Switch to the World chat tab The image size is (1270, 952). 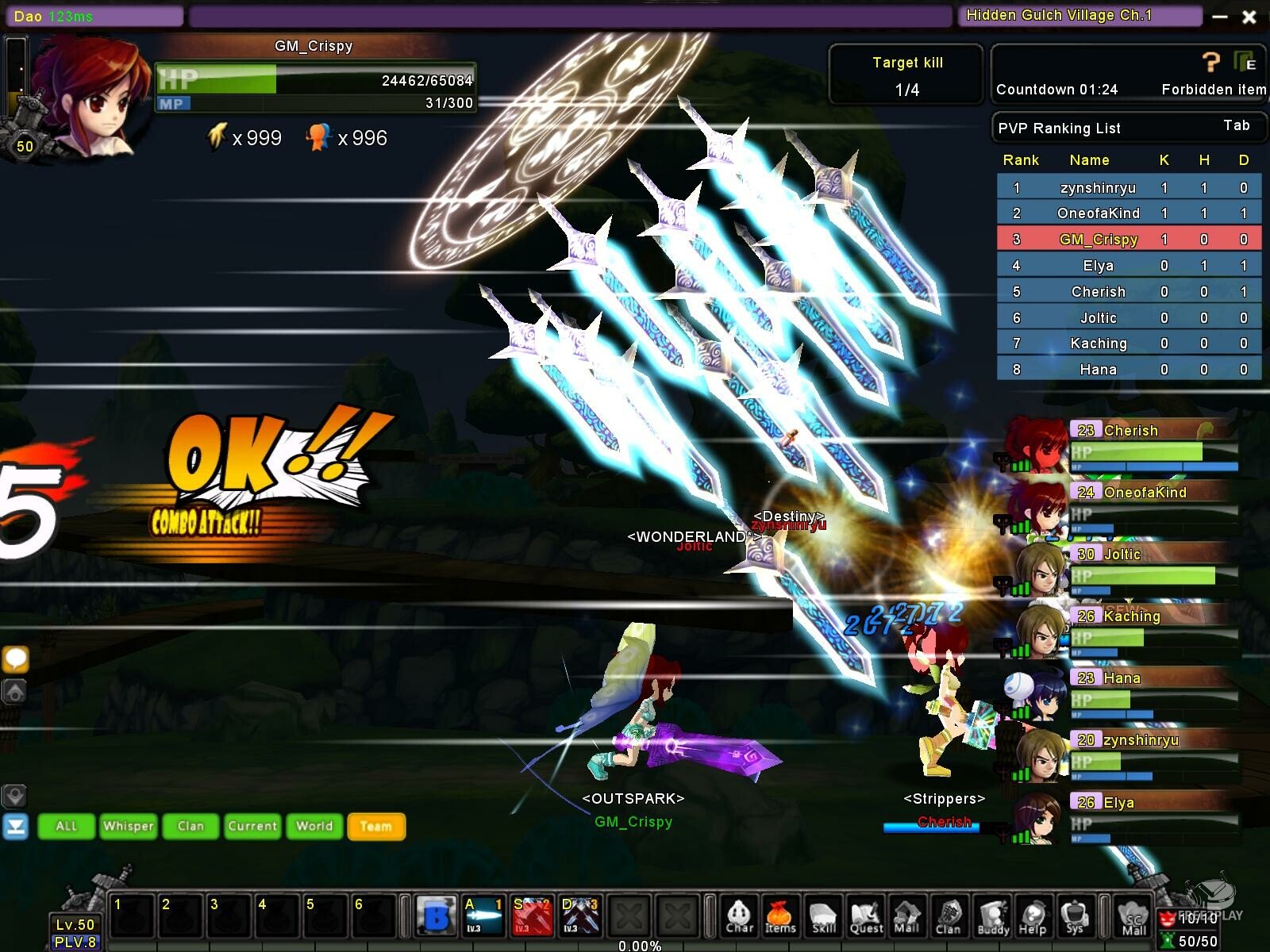click(x=314, y=826)
